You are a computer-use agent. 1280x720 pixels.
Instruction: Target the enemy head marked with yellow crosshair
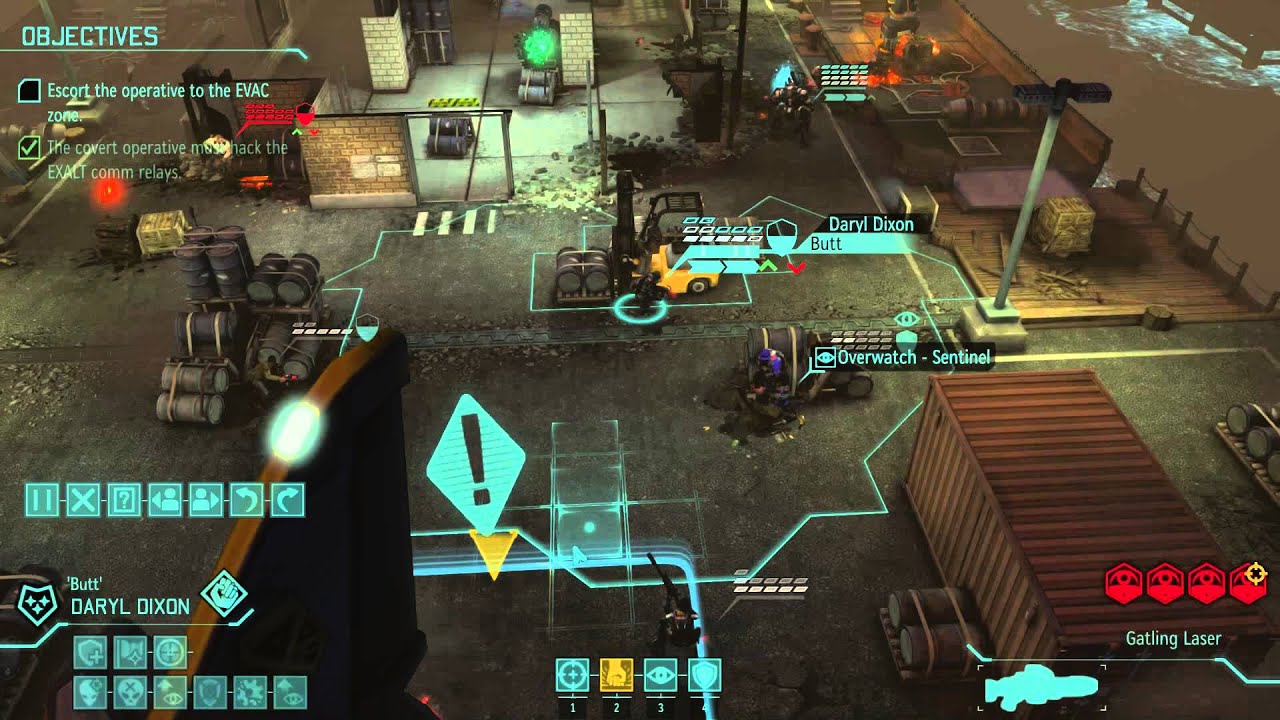pos(1249,582)
